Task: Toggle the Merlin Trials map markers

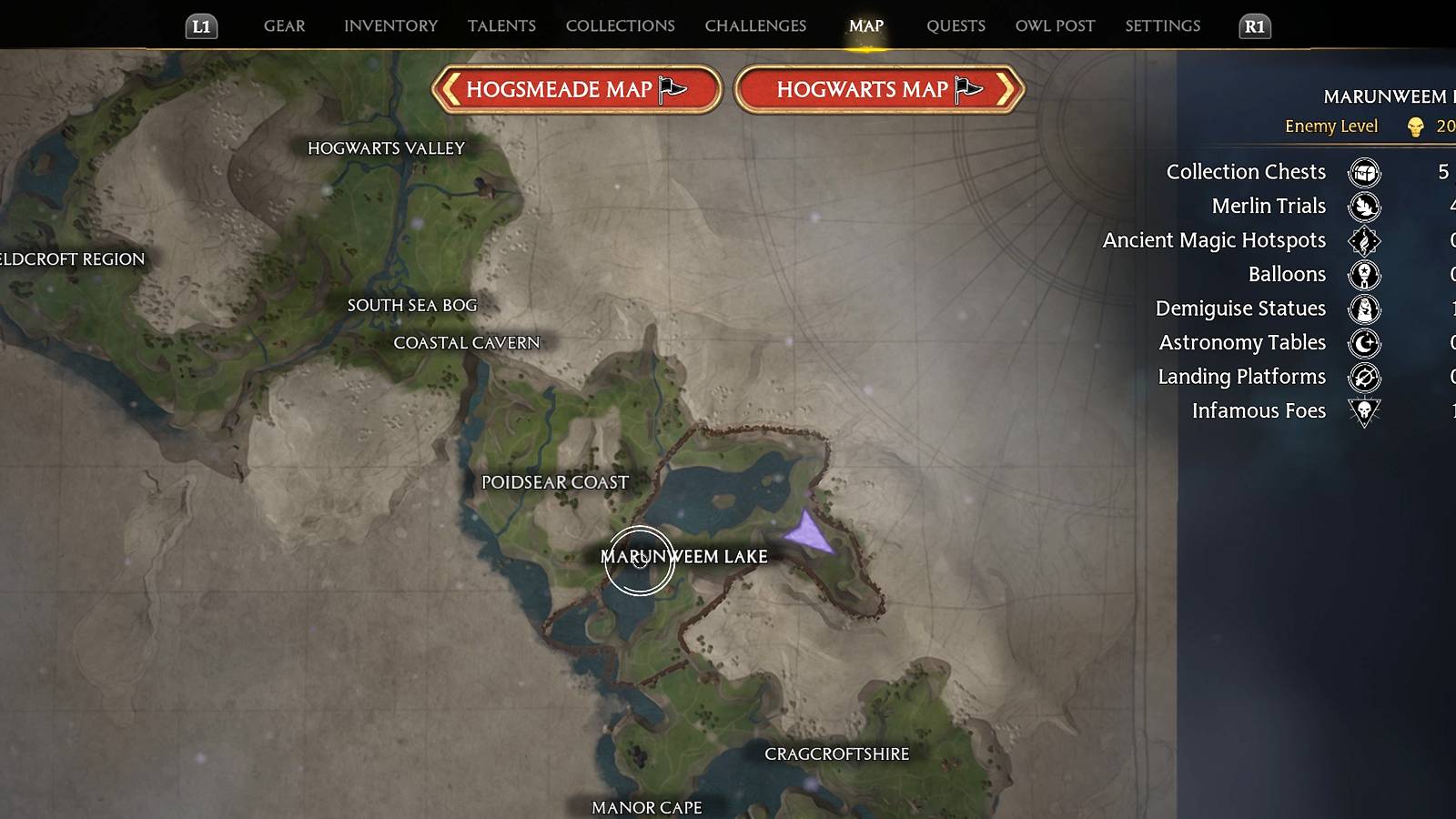Action: pyautogui.click(x=1362, y=207)
